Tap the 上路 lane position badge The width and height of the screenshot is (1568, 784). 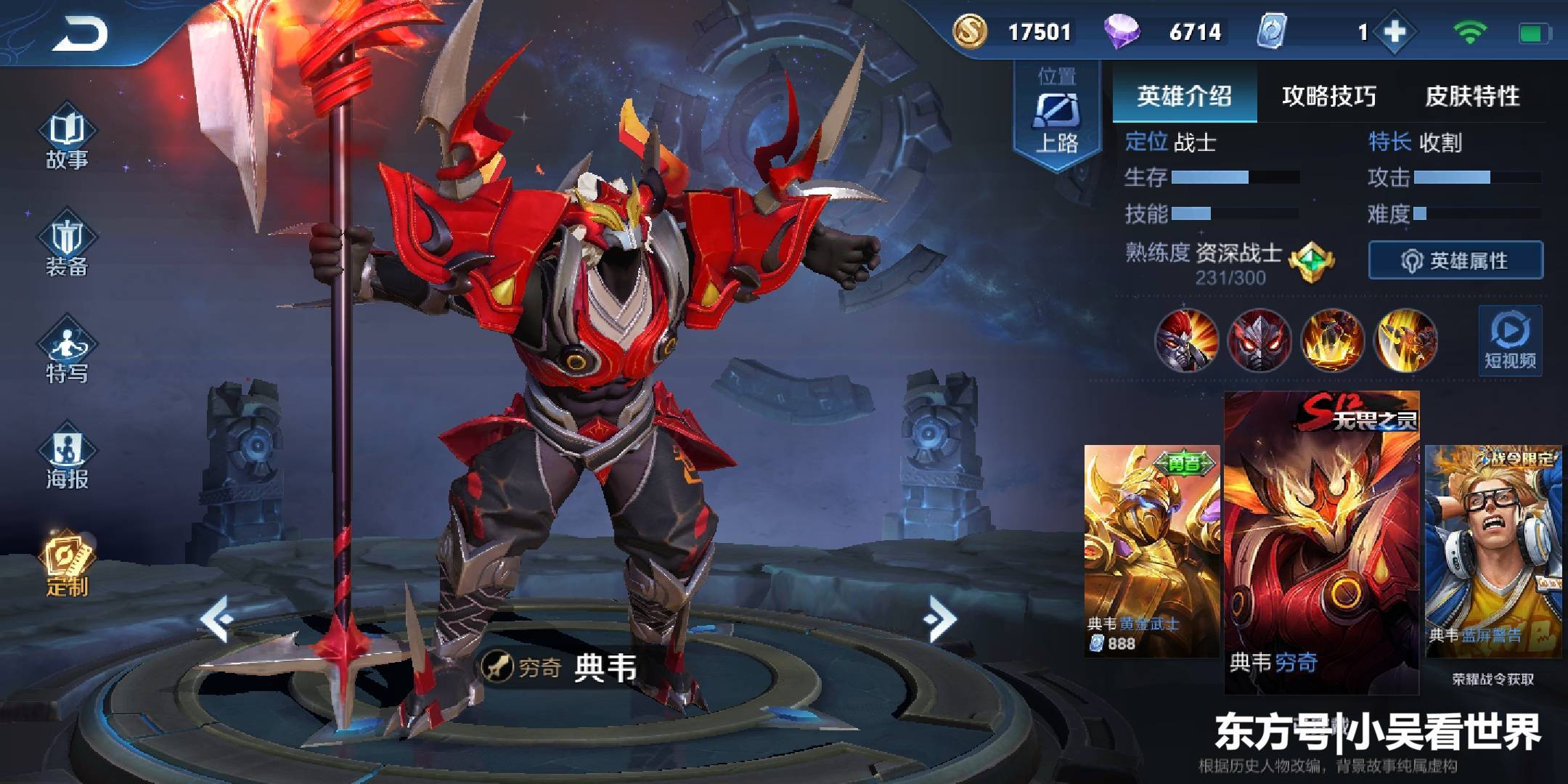click(1056, 116)
